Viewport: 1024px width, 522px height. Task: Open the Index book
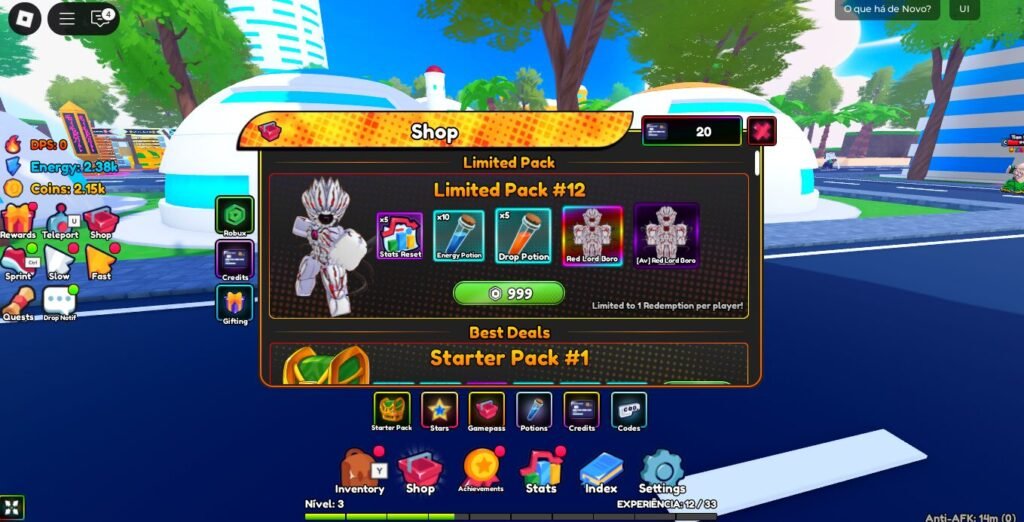click(601, 471)
